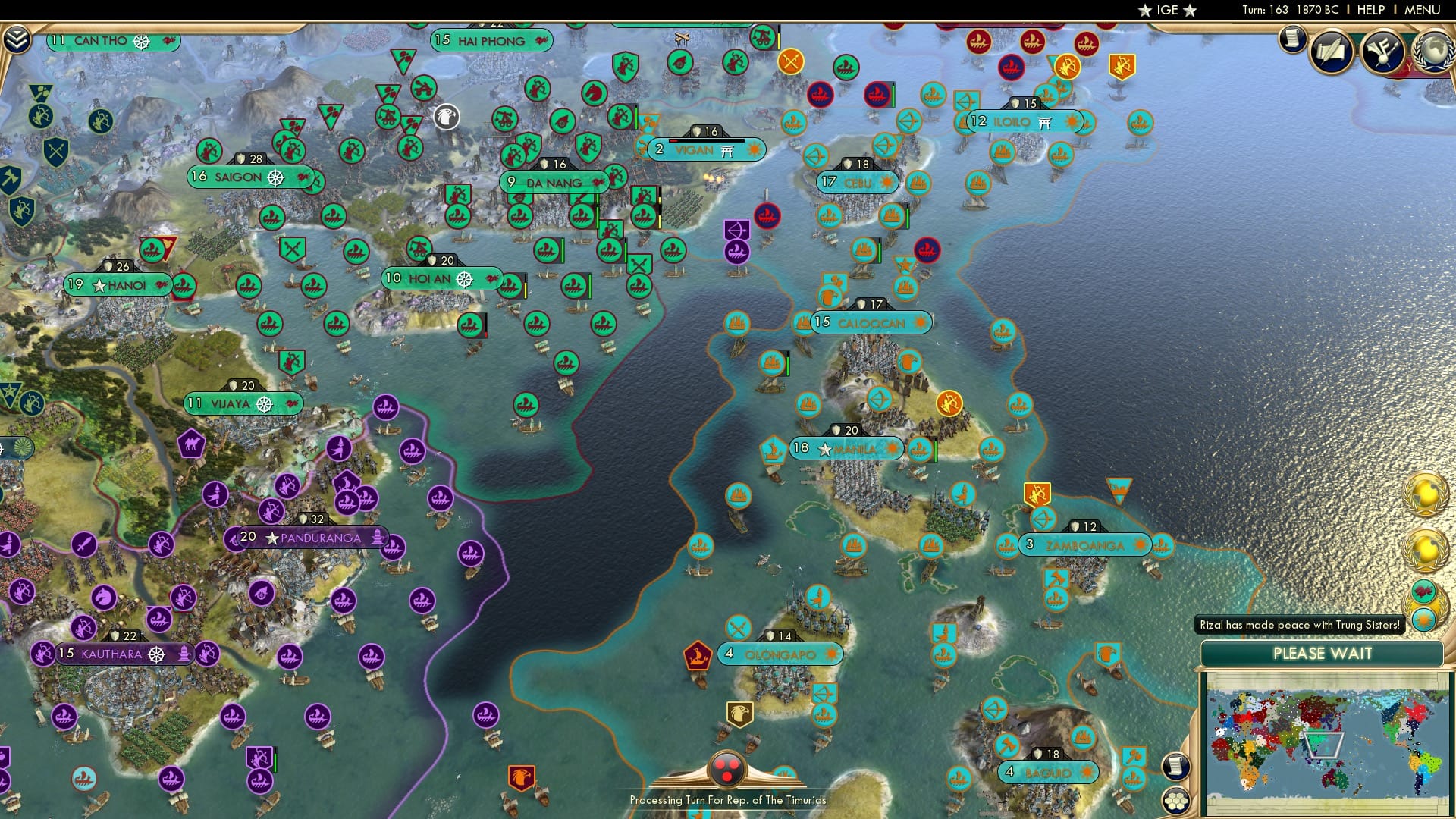This screenshot has width=1456, height=819.
Task: Open HELP from the top bar
Action: pos(1371,10)
